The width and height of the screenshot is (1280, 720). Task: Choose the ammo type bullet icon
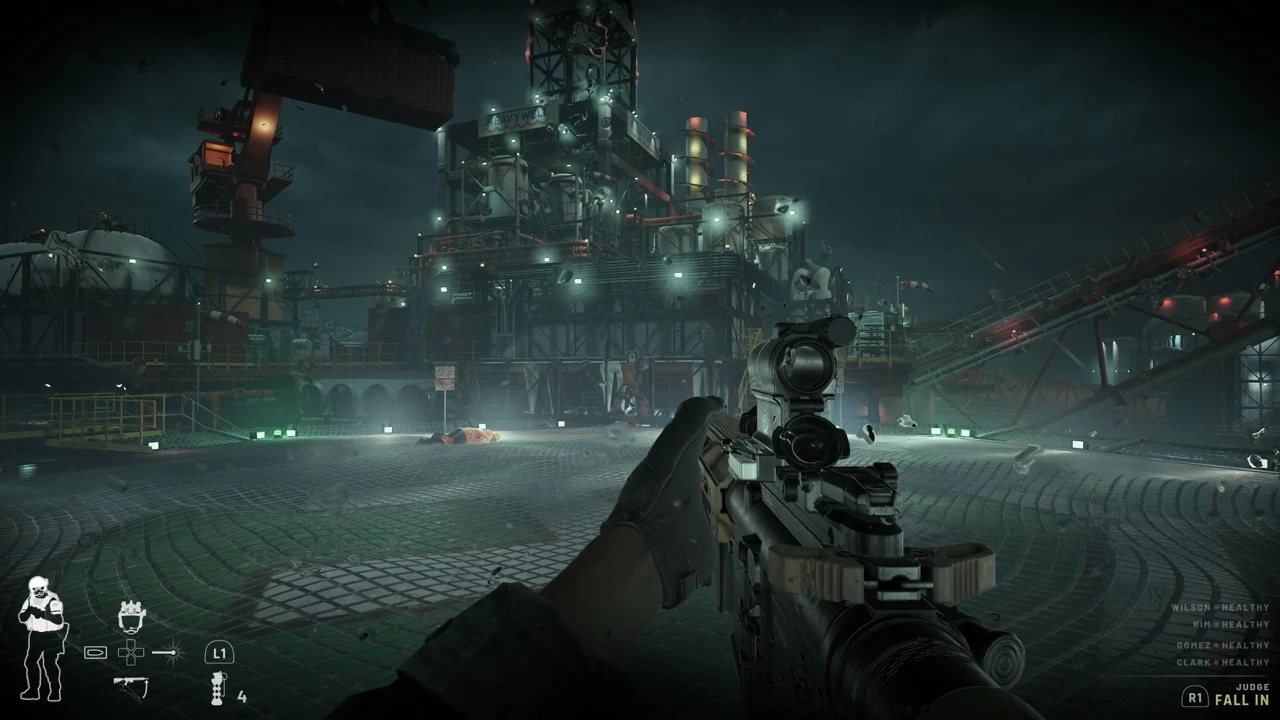[96, 653]
